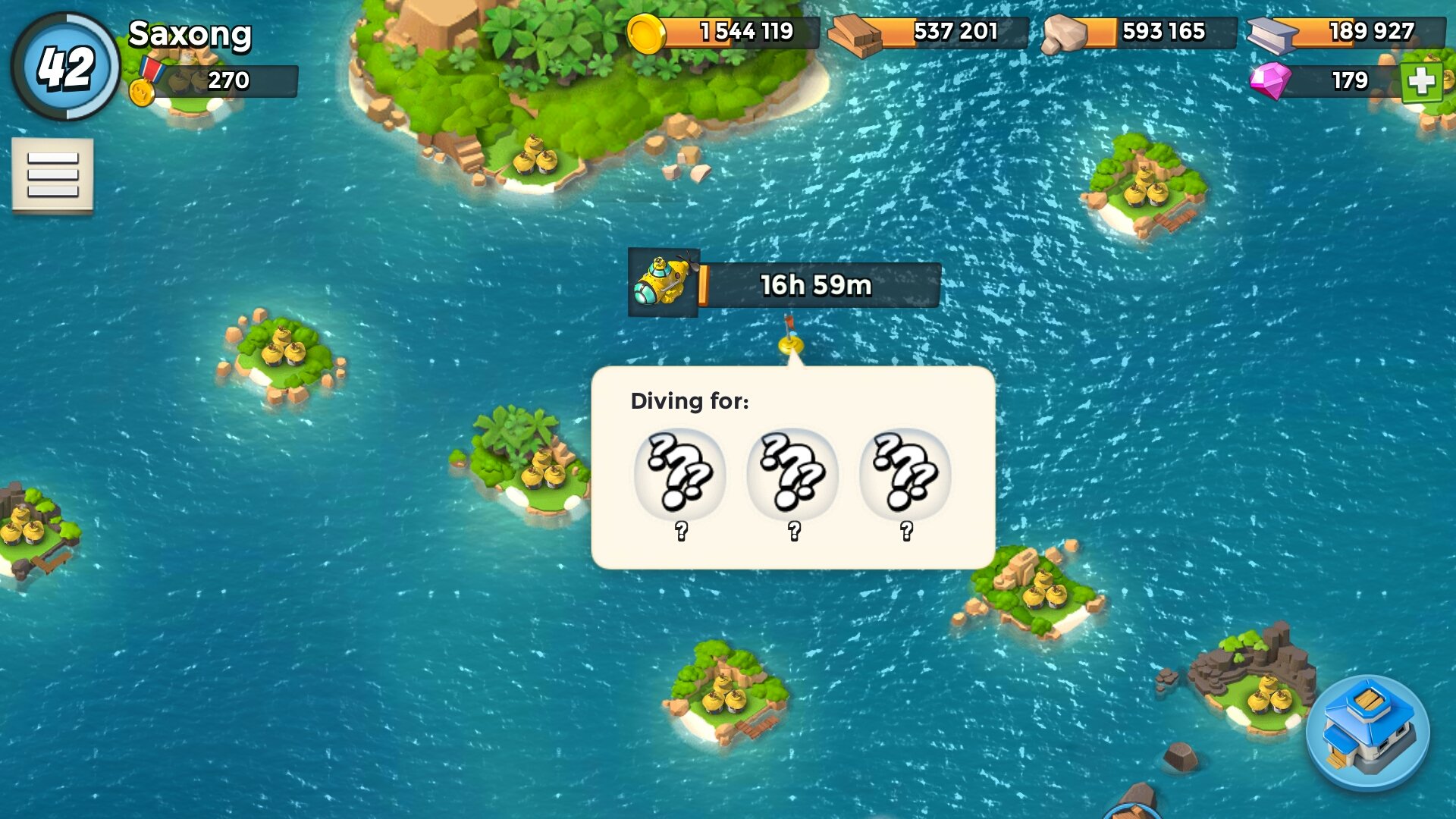Click the Diving for label text
The image size is (1456, 819).
point(689,400)
